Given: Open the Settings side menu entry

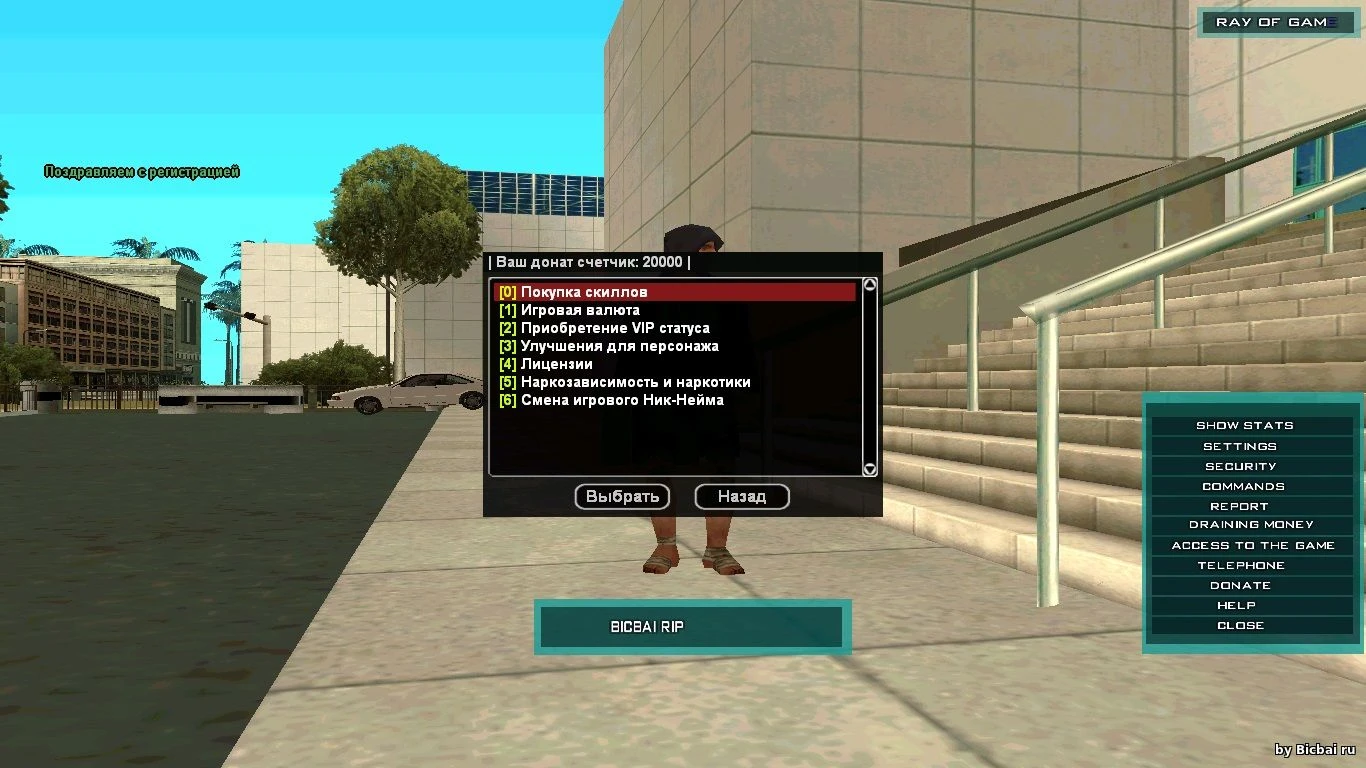Looking at the screenshot, I should (1240, 446).
